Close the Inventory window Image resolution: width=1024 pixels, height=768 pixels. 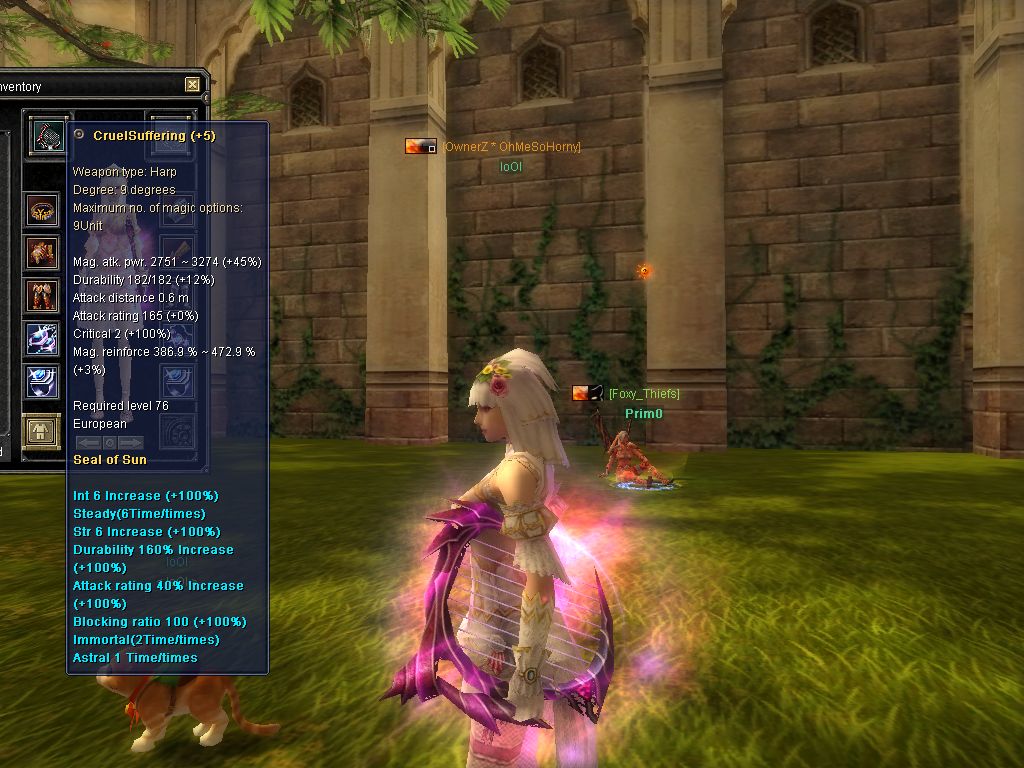click(x=192, y=85)
